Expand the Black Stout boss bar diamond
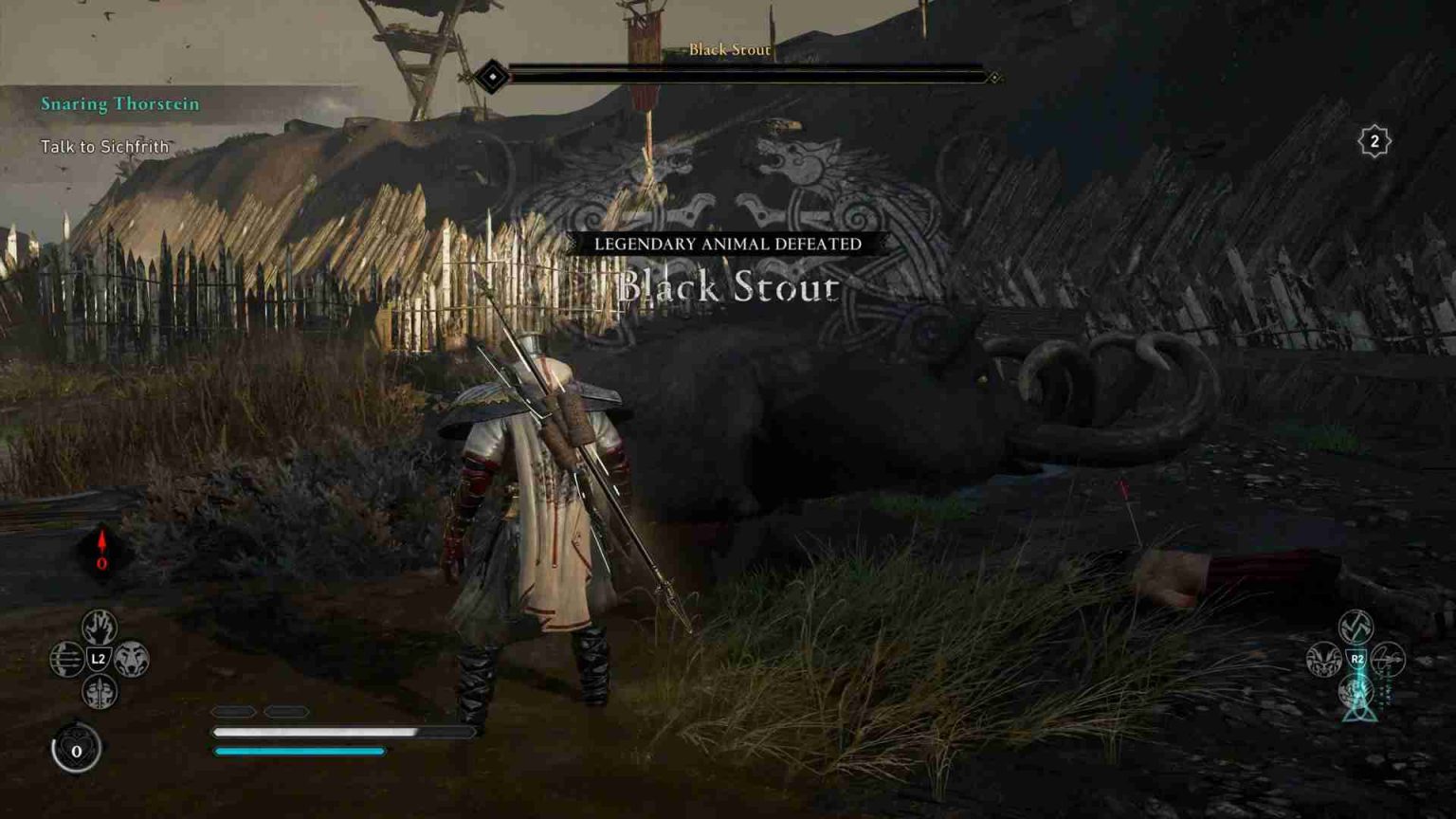Viewport: 1456px width, 819px height. coord(493,74)
